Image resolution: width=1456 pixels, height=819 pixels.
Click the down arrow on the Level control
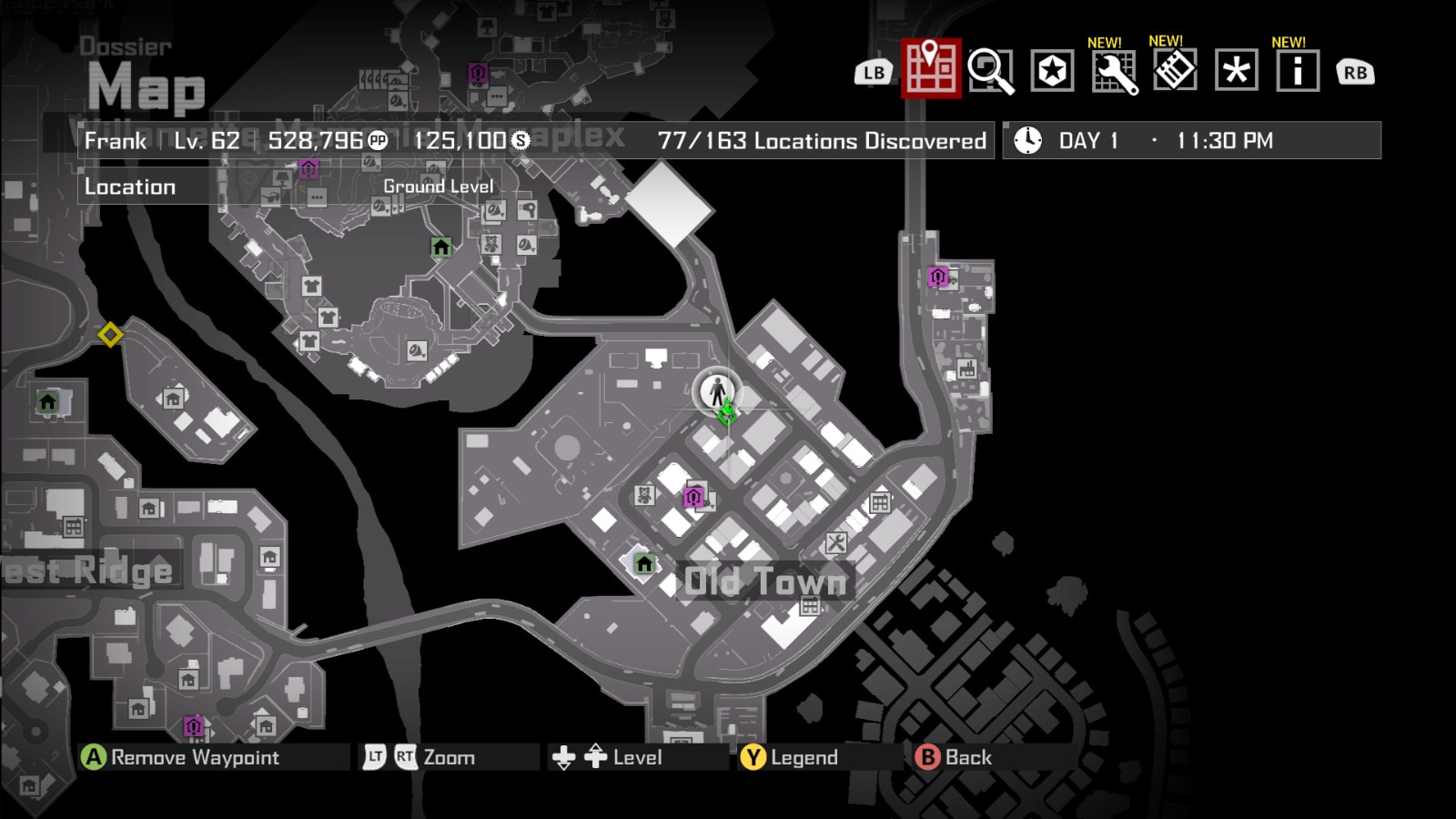click(x=564, y=757)
